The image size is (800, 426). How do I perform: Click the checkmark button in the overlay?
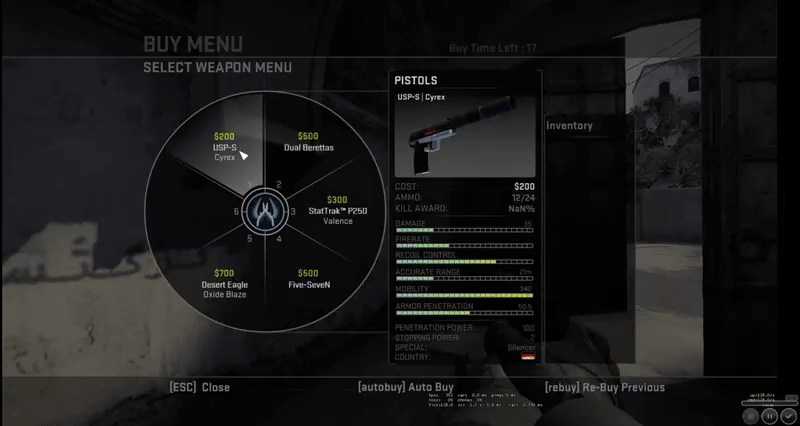788,414
